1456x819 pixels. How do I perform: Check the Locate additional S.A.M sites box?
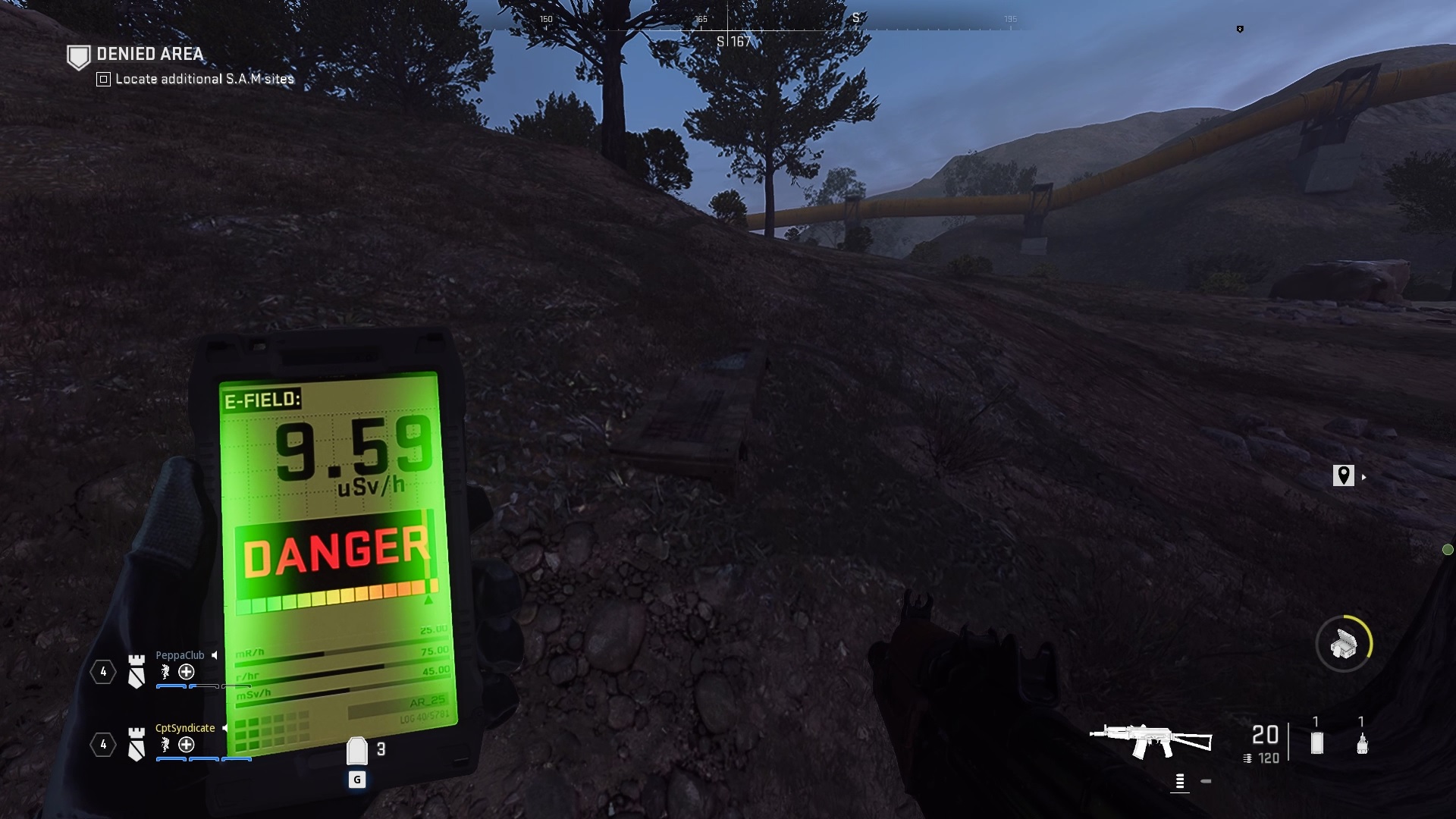coord(102,79)
